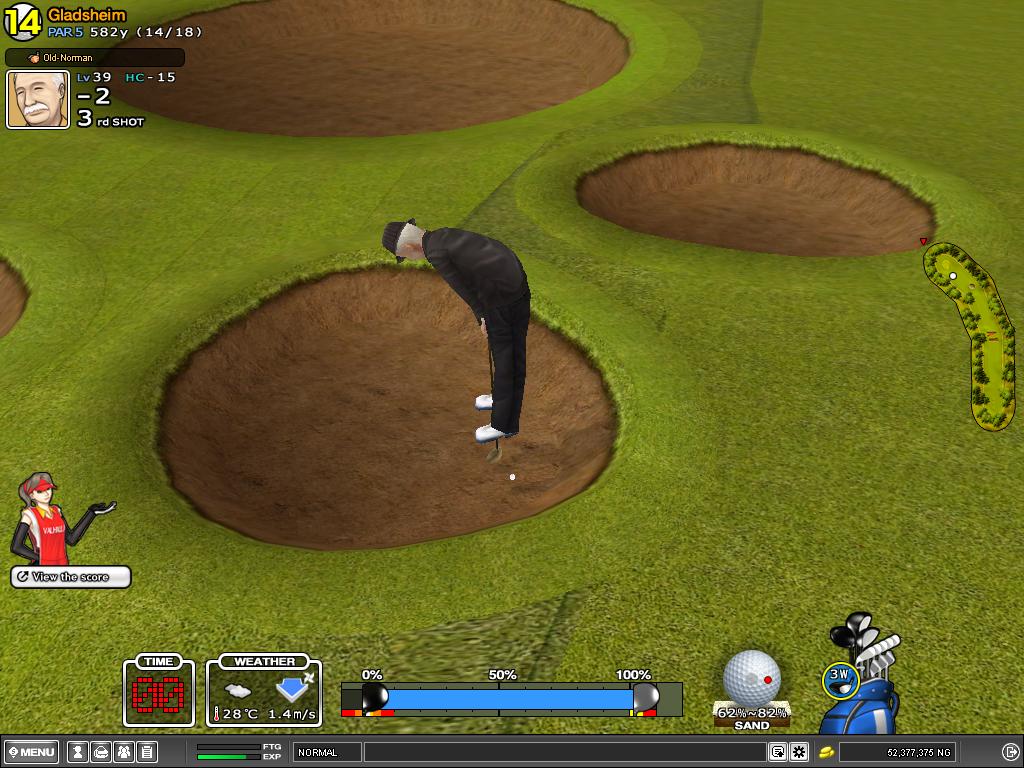The height and width of the screenshot is (768, 1024).
Task: Click the View the score button
Action: pos(71,577)
